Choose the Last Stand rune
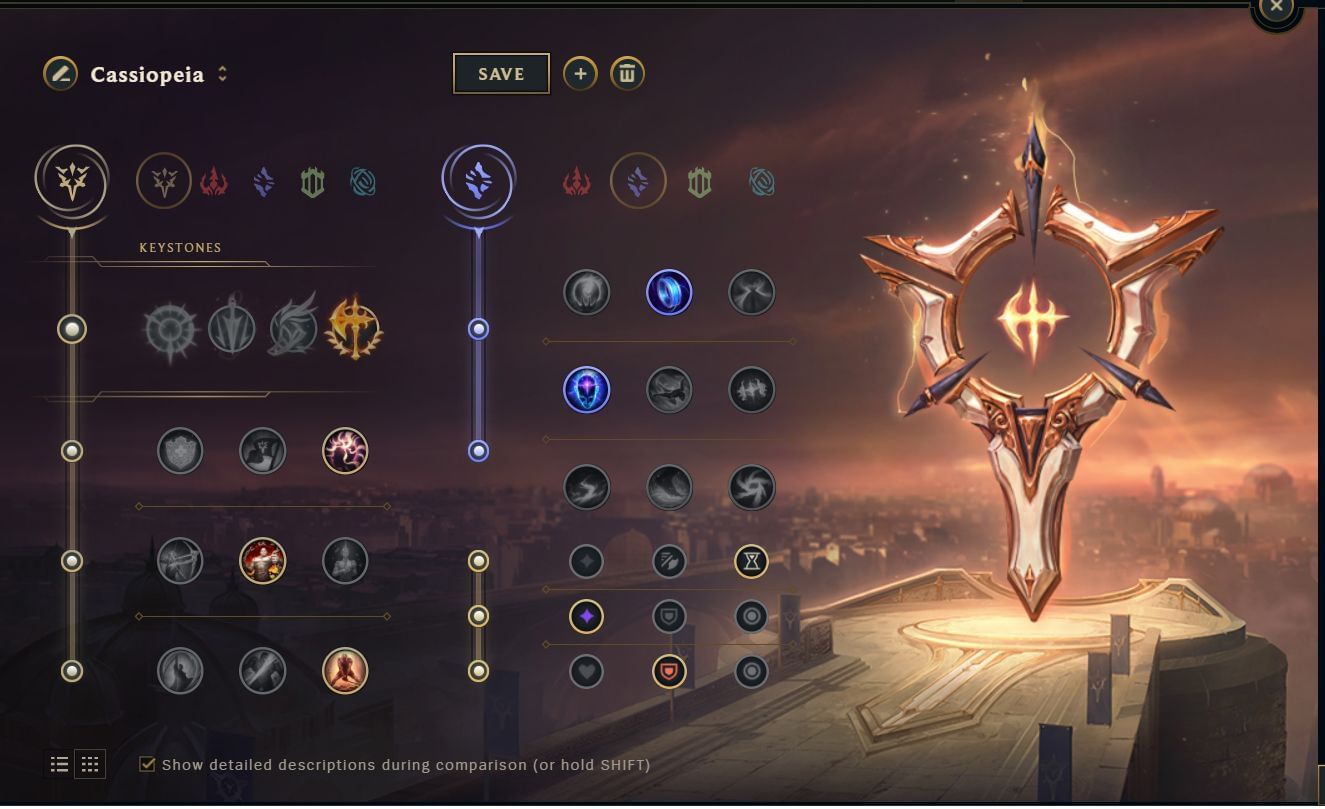The width and height of the screenshot is (1325, 809). pyautogui.click(x=344, y=669)
